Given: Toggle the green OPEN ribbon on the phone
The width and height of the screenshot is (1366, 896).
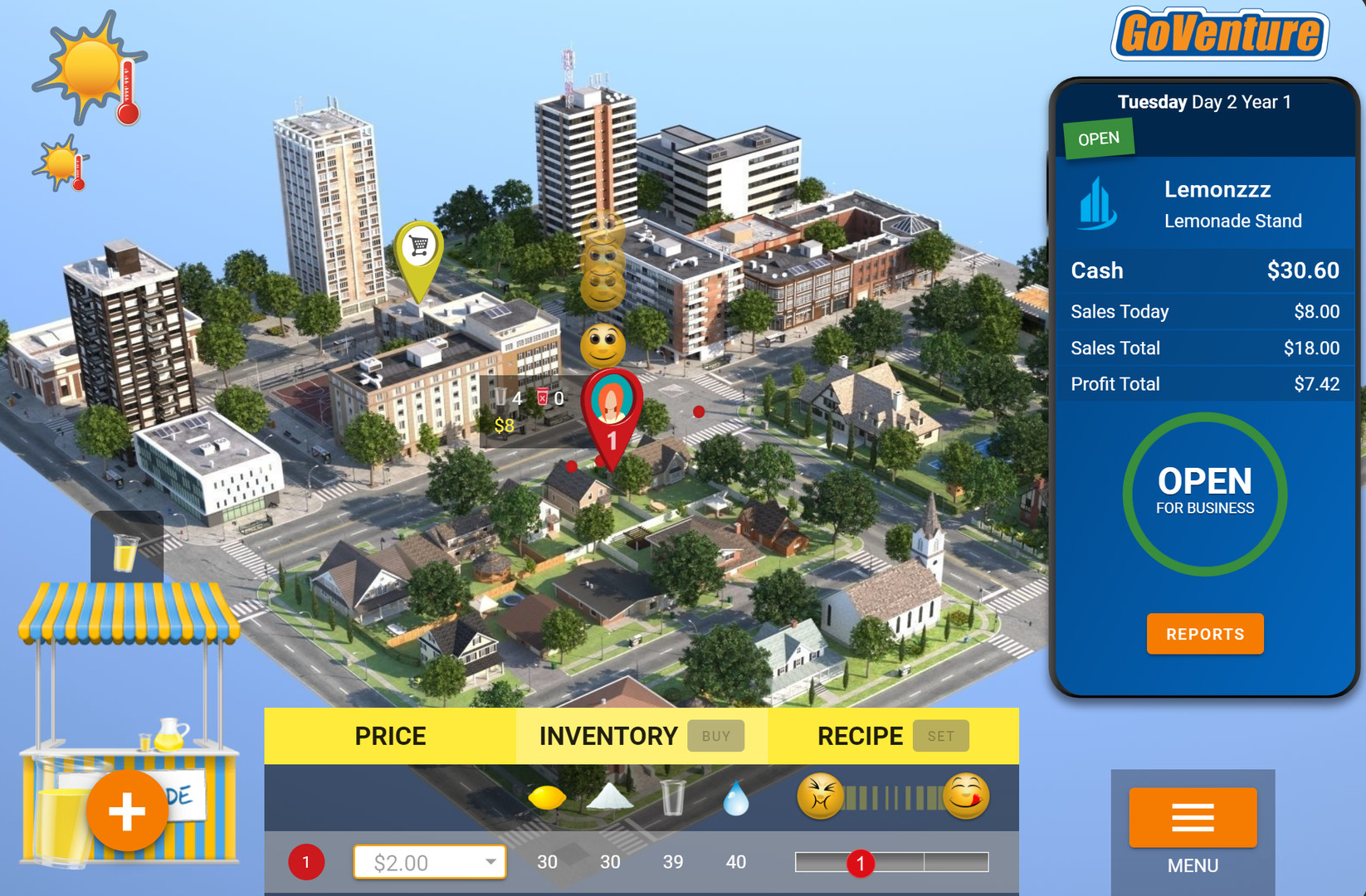Looking at the screenshot, I should point(1098,137).
